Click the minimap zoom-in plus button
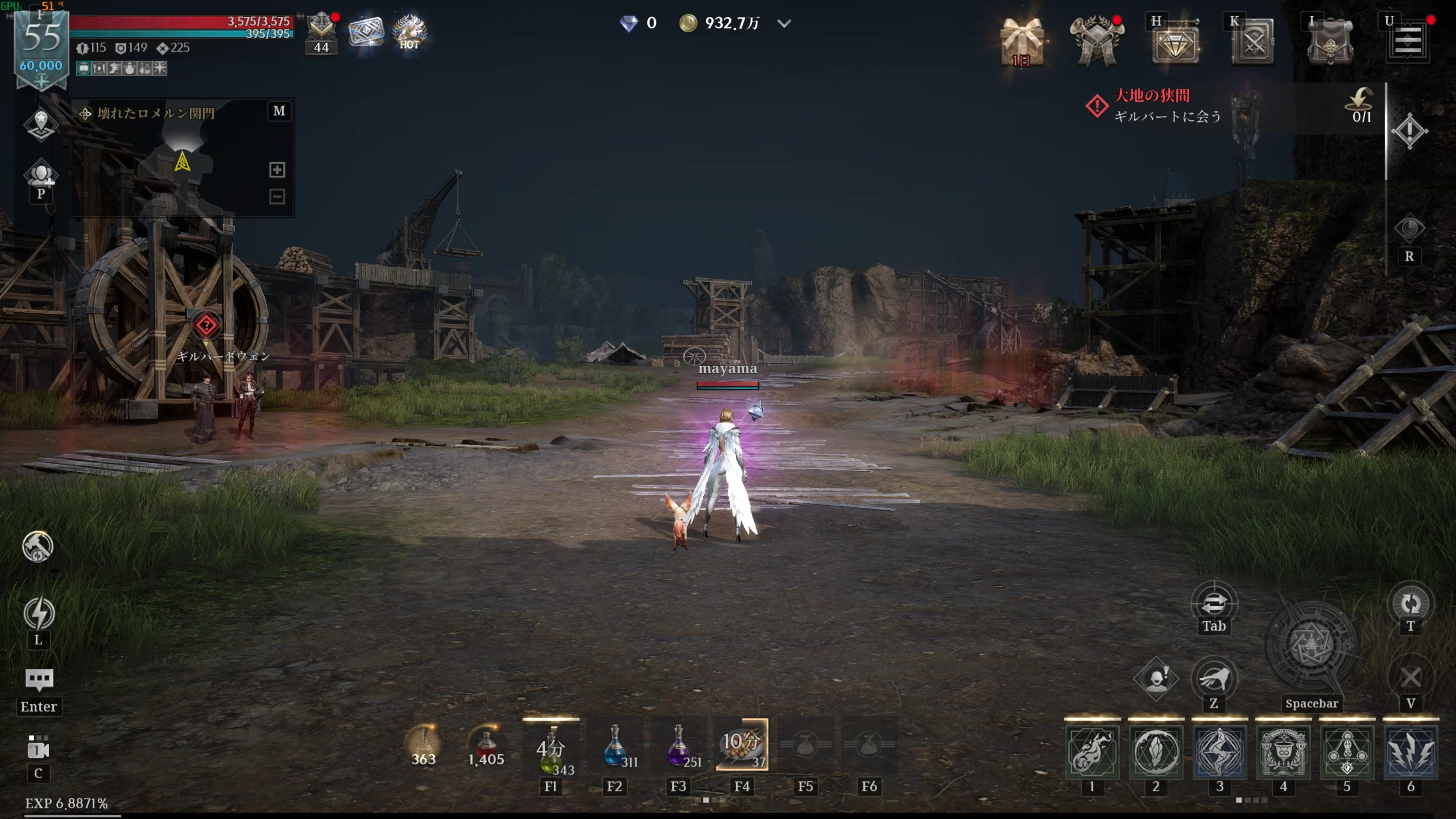Screen dimensions: 1456x819 click(x=277, y=169)
